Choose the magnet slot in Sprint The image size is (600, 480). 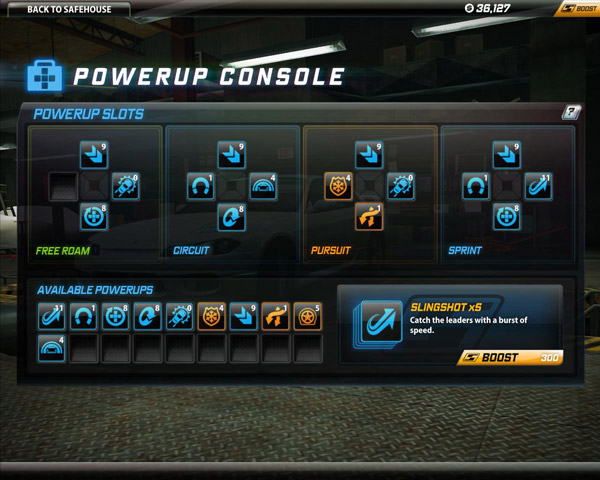[x=477, y=187]
